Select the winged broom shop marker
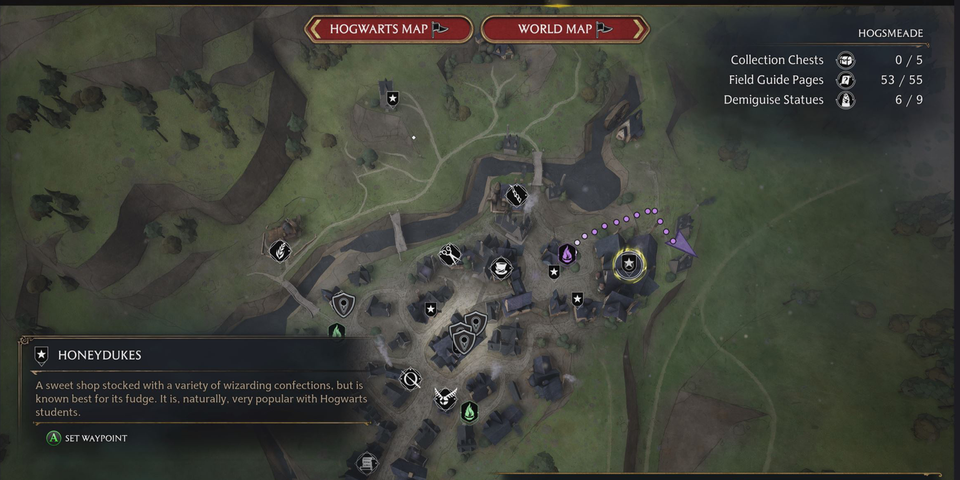 [446, 399]
